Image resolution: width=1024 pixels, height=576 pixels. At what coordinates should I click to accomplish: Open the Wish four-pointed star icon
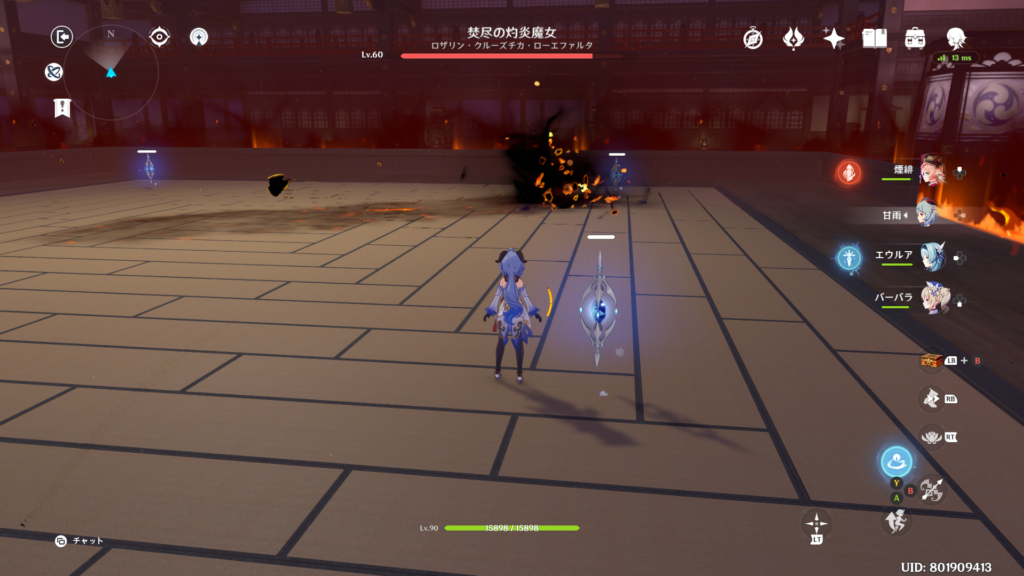click(x=834, y=38)
